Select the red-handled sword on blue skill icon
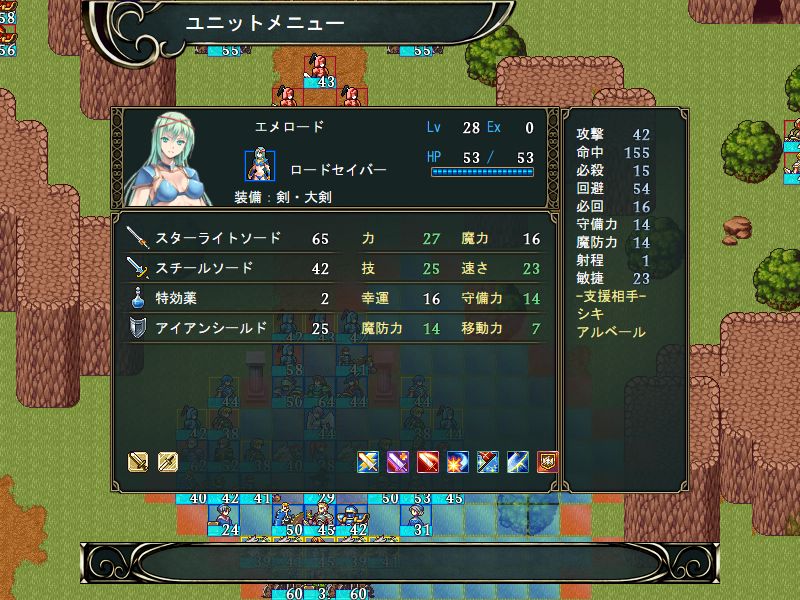800x600 pixels. (x=488, y=462)
